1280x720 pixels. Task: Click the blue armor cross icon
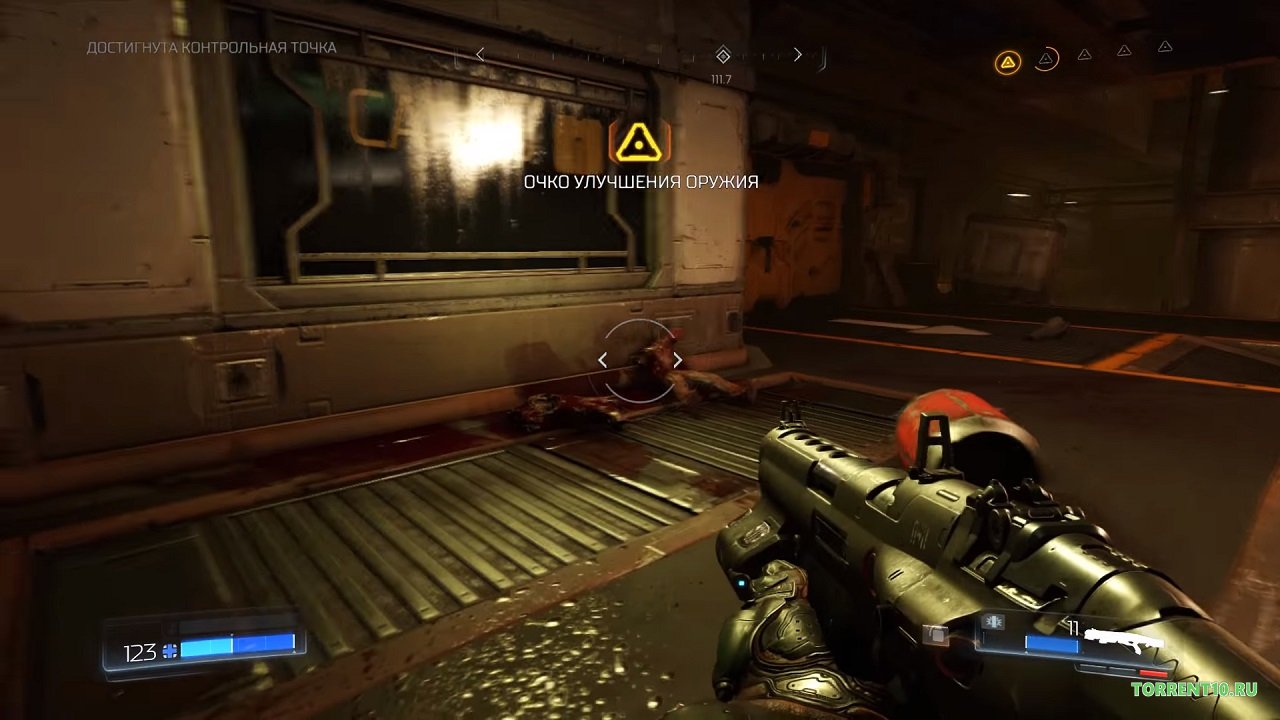click(x=169, y=651)
